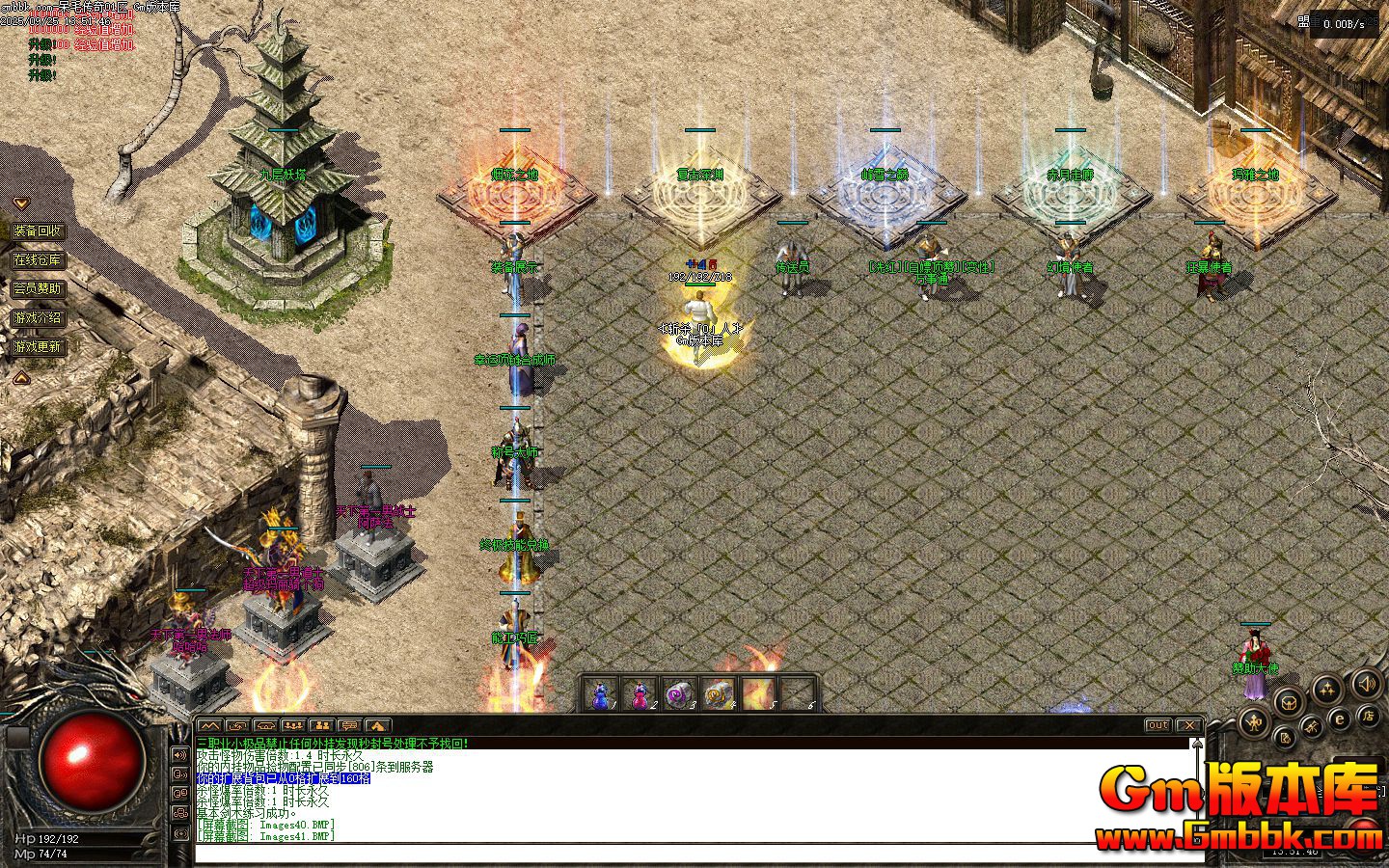Image resolution: width=1389 pixels, height=868 pixels.
Task: Click the group members chat channel tab
Action: (322, 725)
